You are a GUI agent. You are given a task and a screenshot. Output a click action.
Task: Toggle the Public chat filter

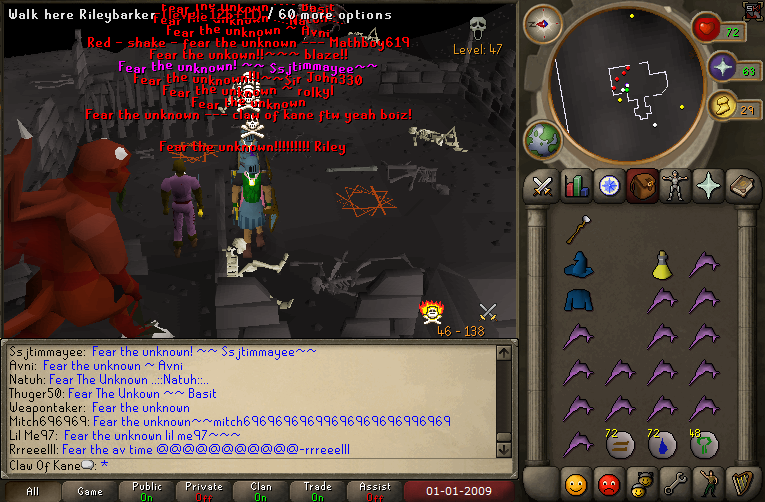click(x=147, y=492)
